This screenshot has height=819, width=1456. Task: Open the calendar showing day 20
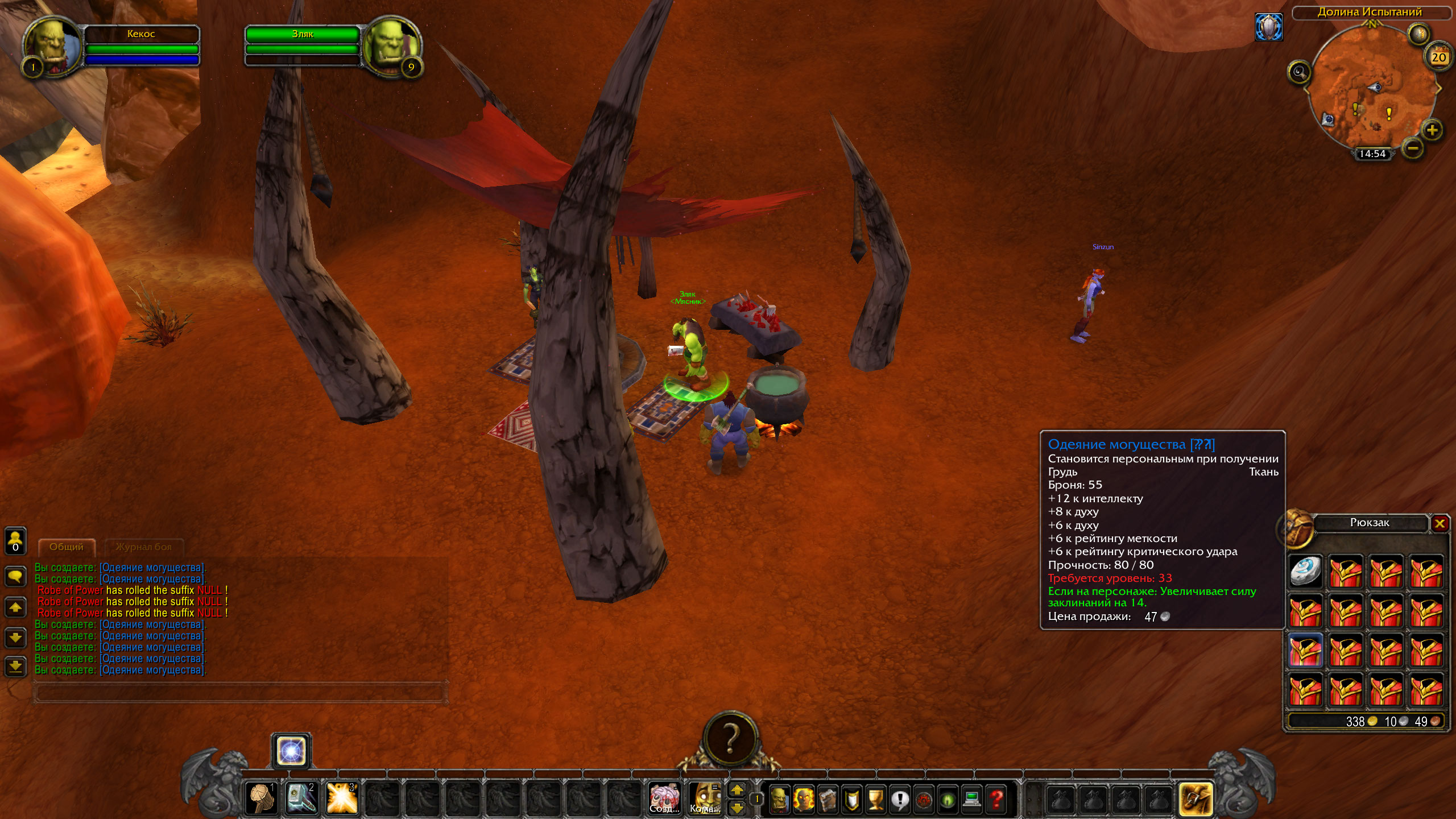(x=1438, y=57)
